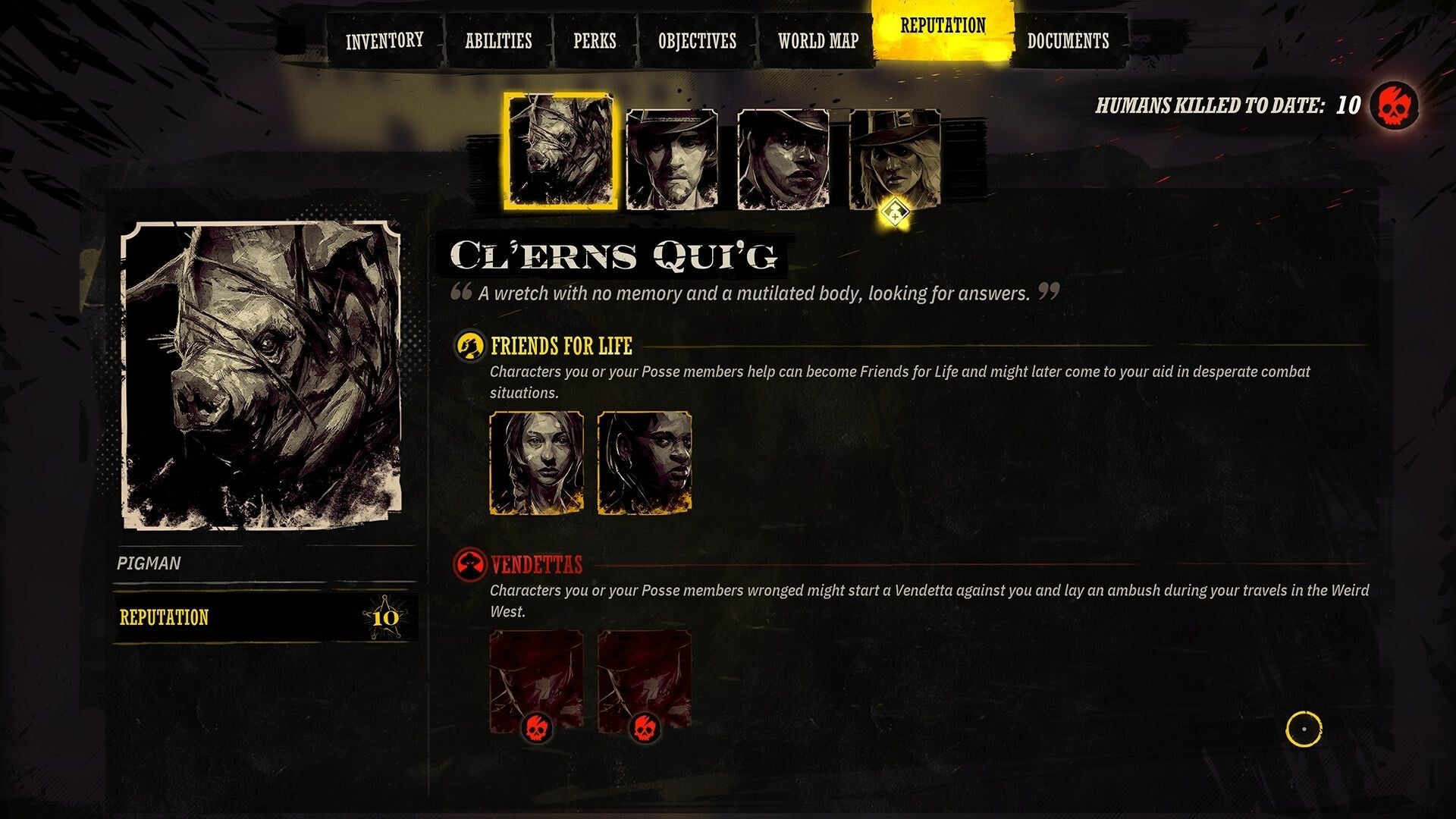This screenshot has height=819, width=1456.
Task: Switch to the Inventory tab
Action: [x=383, y=40]
